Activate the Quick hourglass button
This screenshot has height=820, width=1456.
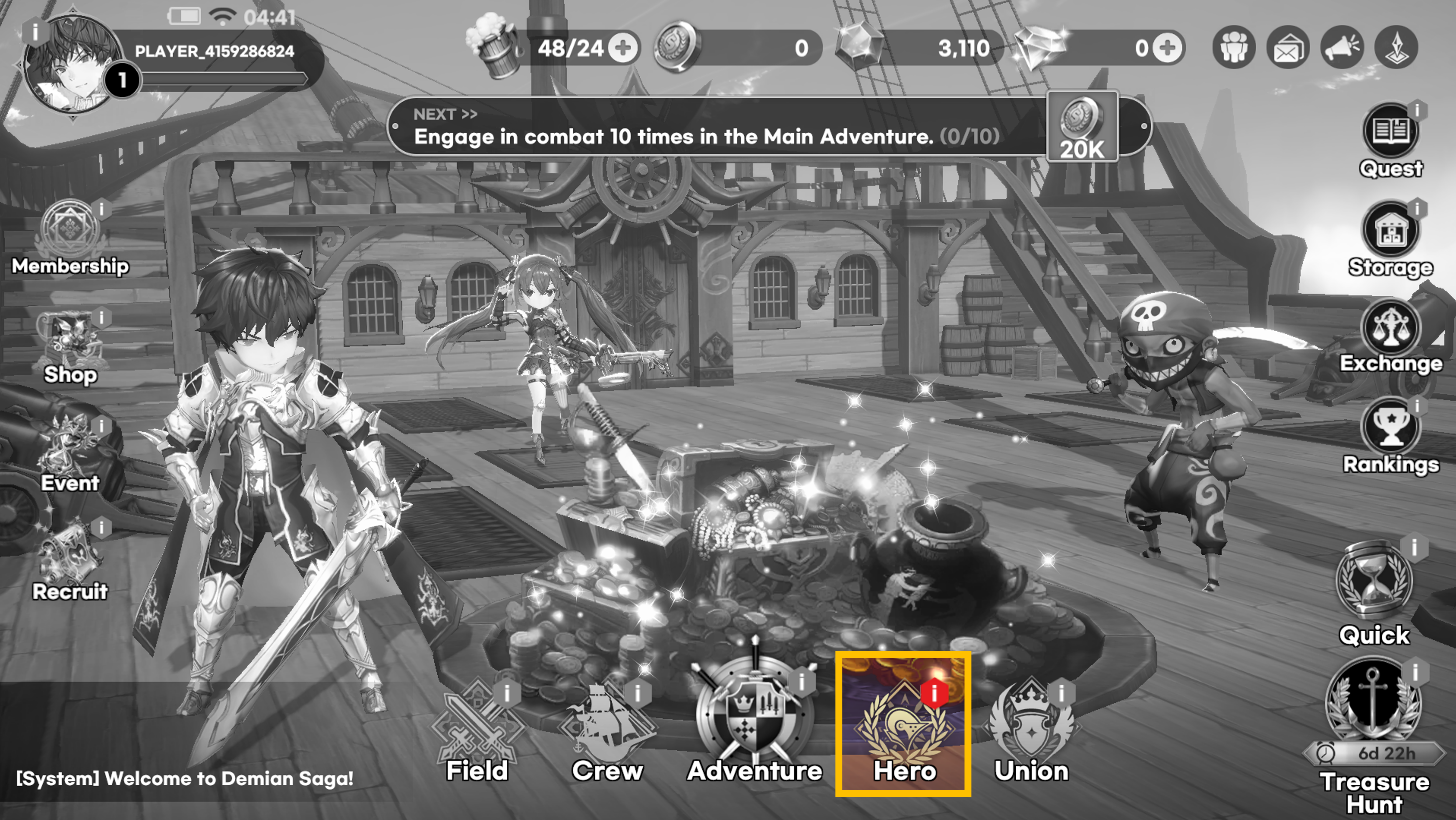click(1374, 582)
